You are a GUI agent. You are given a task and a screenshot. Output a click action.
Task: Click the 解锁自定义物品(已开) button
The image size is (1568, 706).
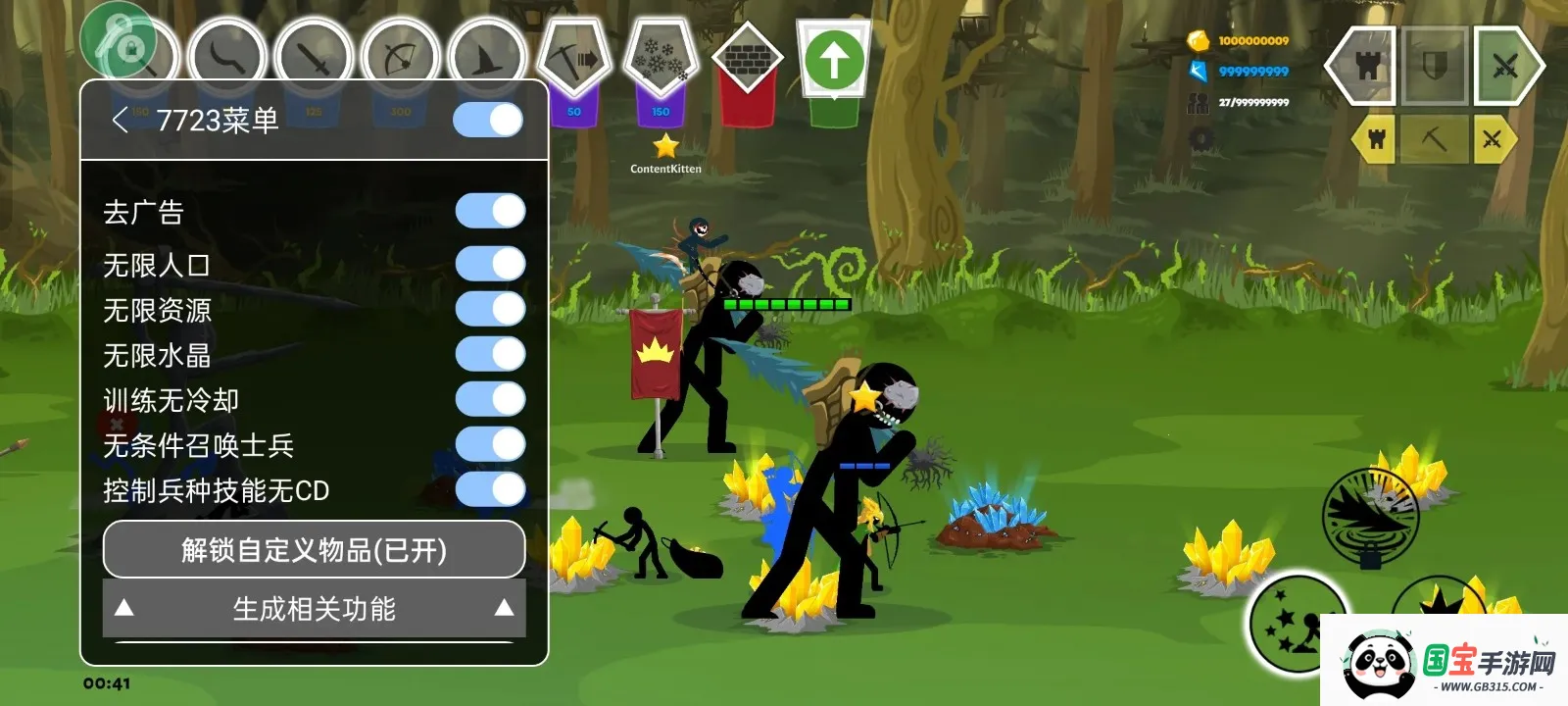tap(314, 550)
